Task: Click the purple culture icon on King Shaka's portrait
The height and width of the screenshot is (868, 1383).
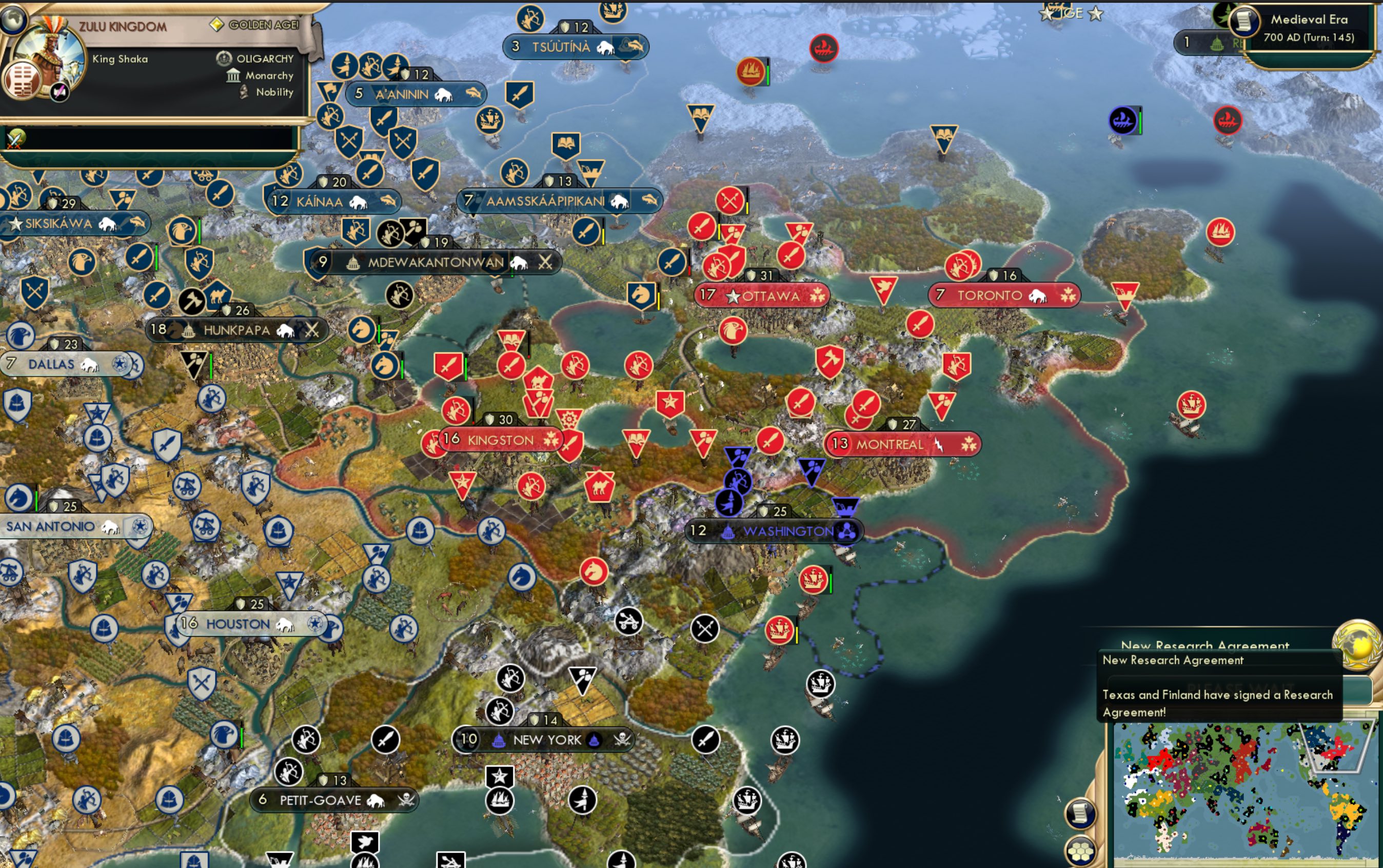Action: (59, 92)
